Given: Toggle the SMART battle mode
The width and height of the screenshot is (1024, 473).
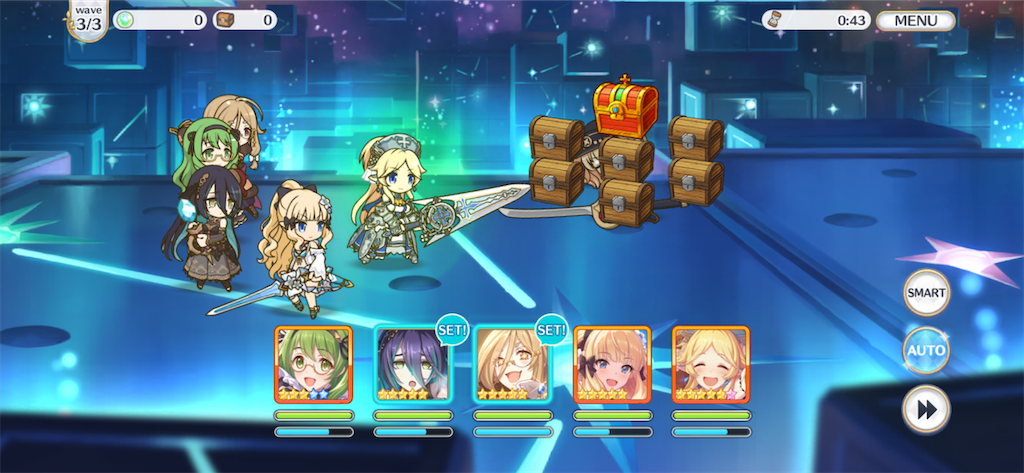Looking at the screenshot, I should click(x=925, y=294).
